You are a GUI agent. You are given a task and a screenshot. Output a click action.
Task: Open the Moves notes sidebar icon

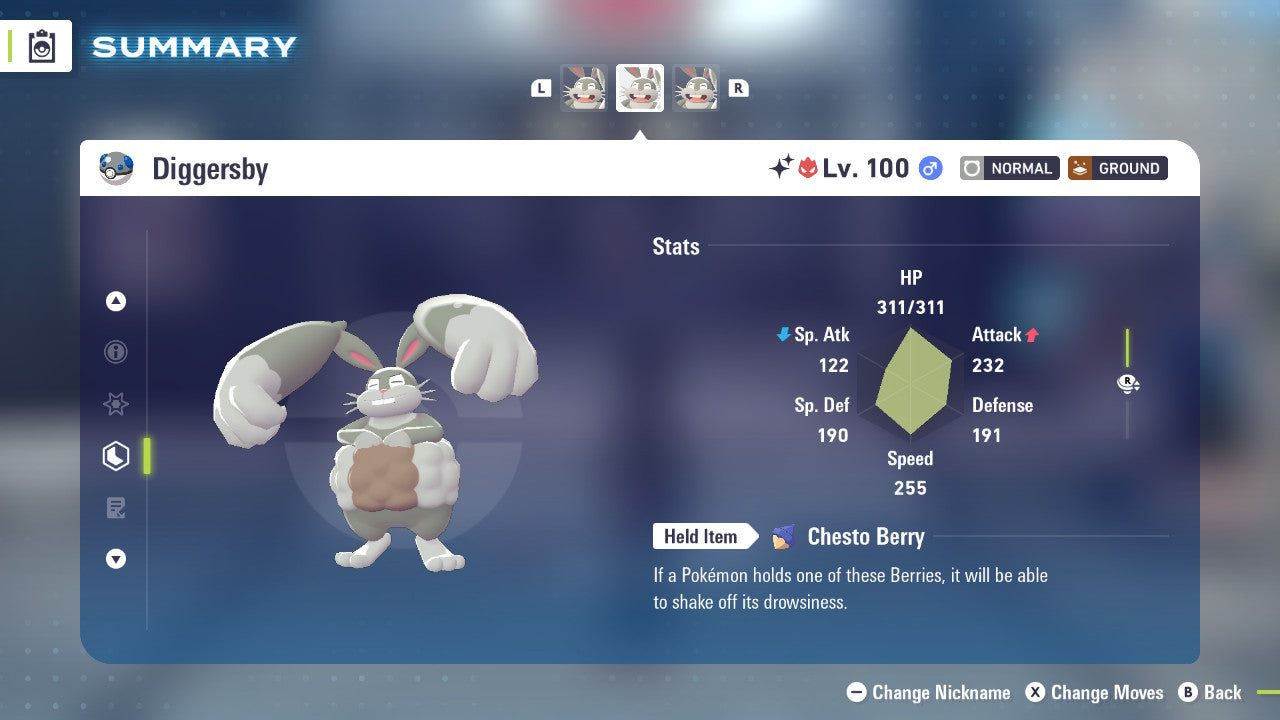pyautogui.click(x=116, y=507)
